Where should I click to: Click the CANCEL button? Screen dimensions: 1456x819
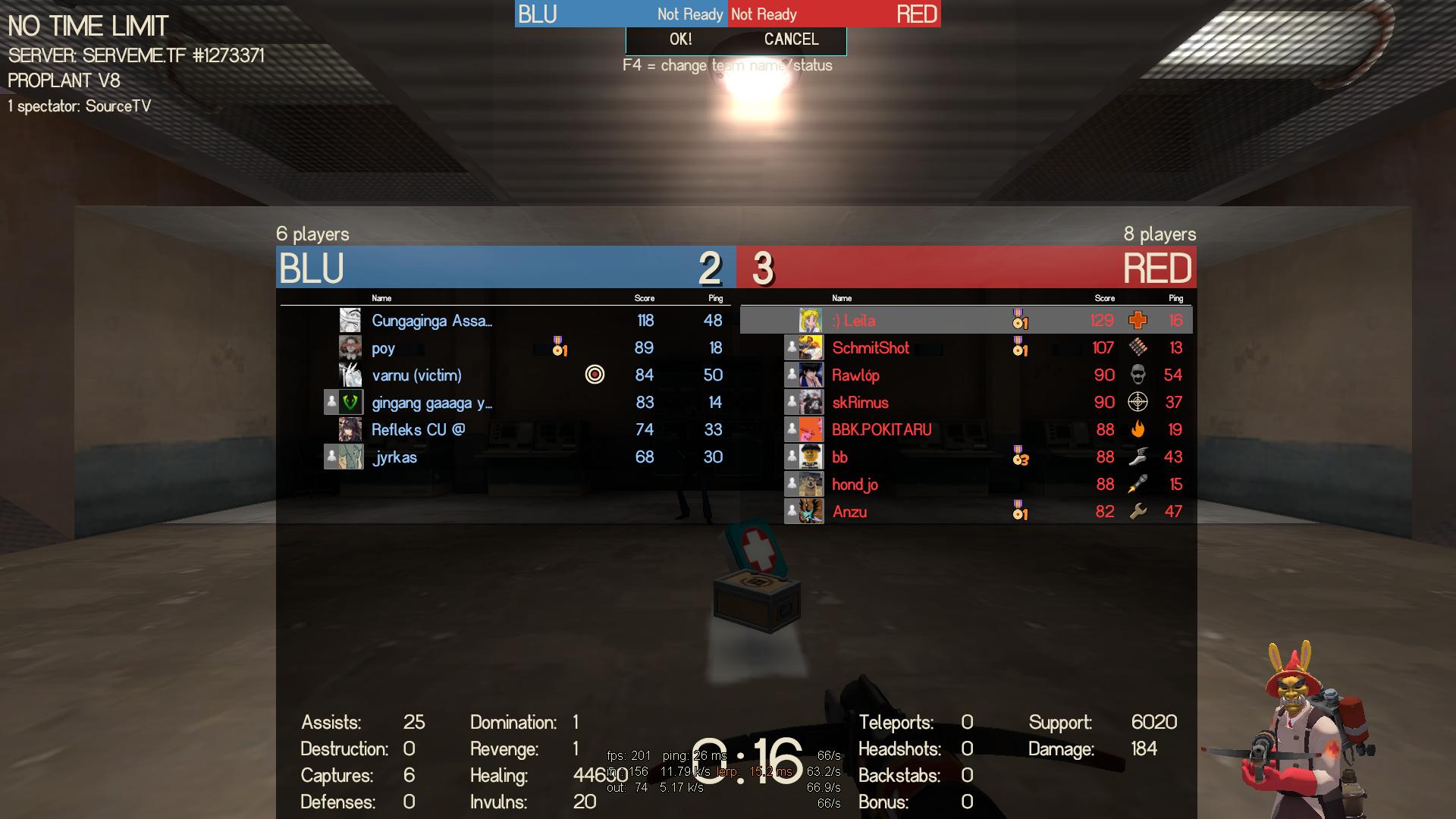pos(791,39)
